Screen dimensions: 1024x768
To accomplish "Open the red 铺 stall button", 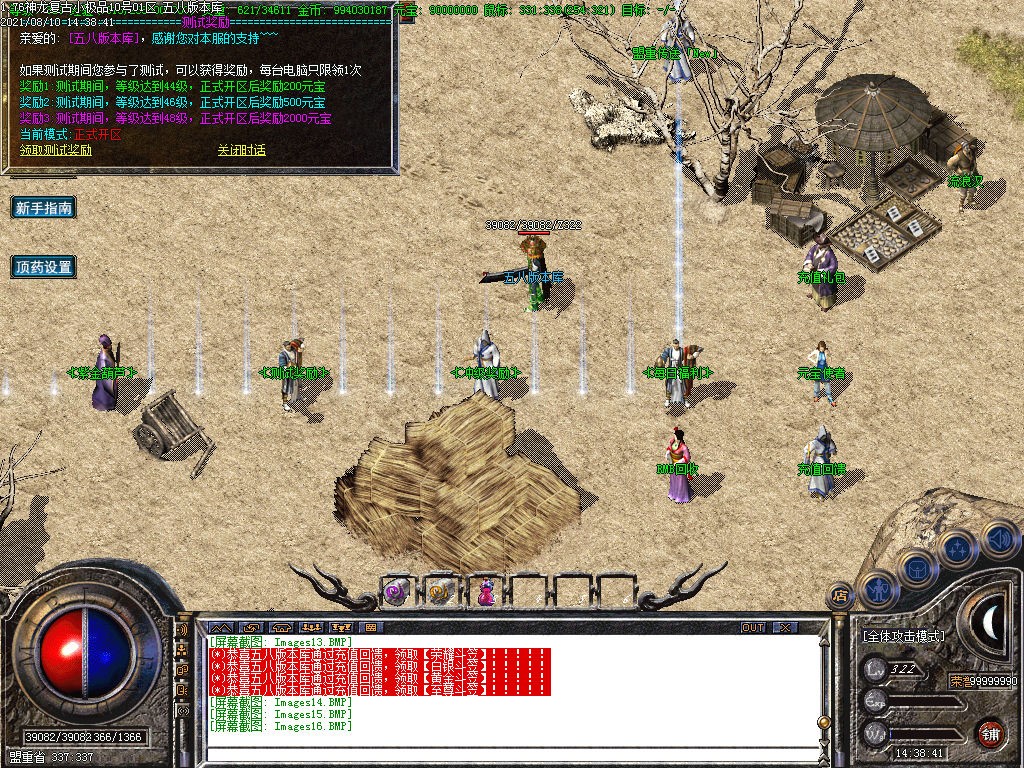I will click(990, 733).
